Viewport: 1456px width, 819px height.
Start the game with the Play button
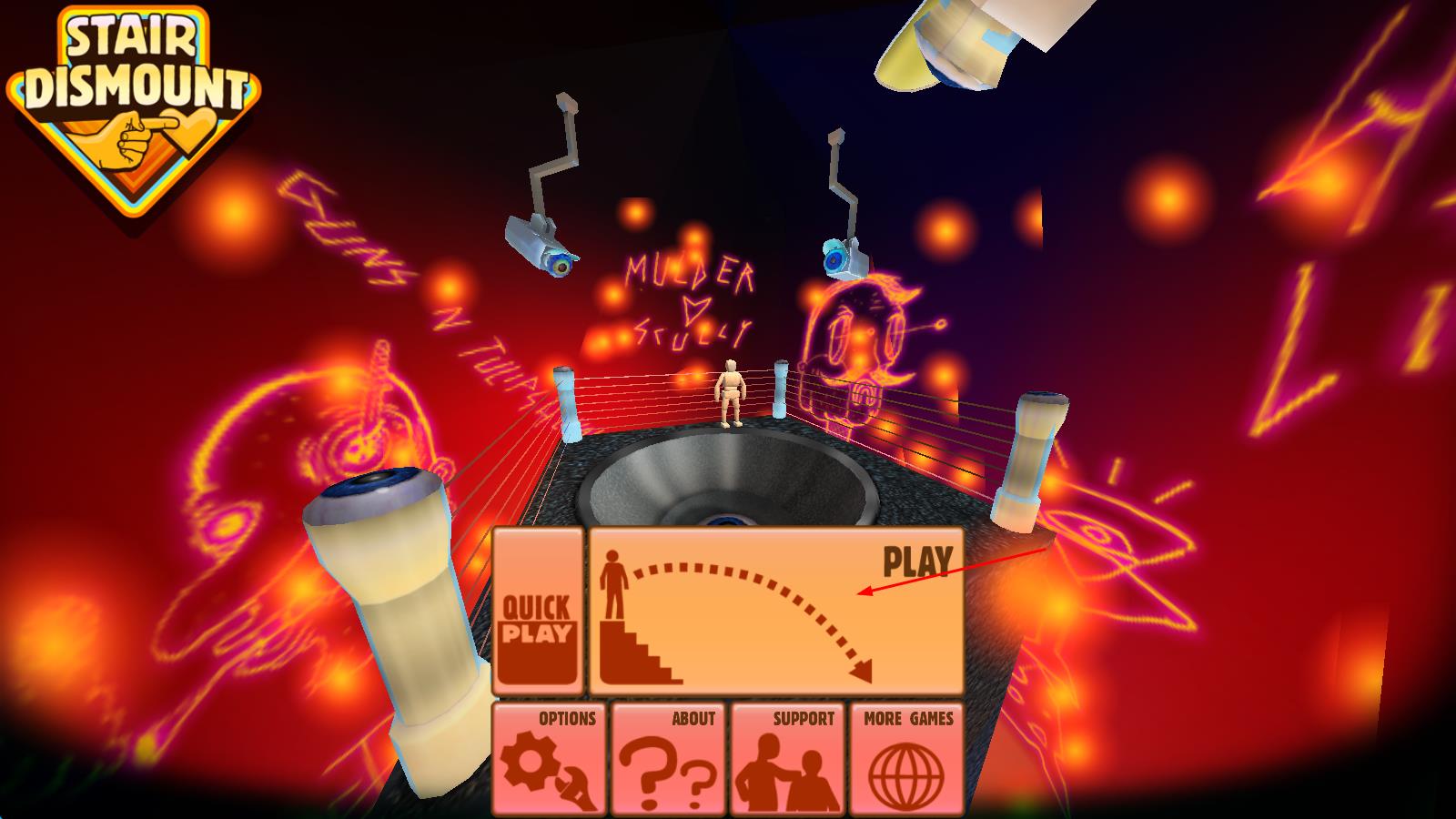coord(776,612)
